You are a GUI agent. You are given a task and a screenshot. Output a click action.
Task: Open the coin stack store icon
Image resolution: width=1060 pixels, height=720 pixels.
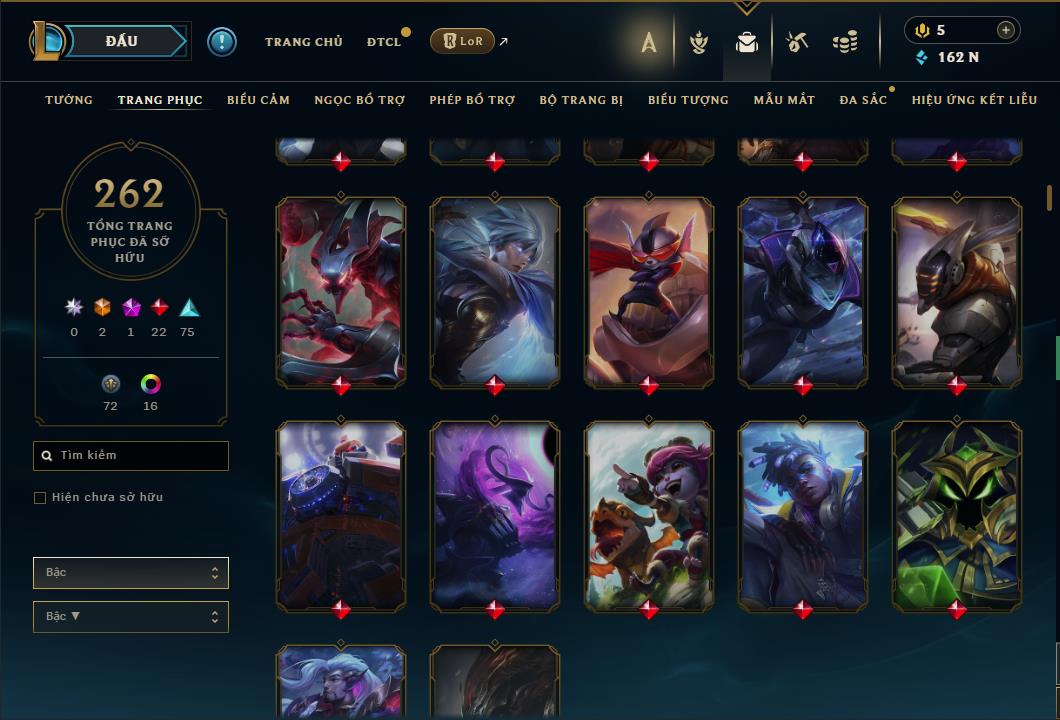click(x=845, y=42)
